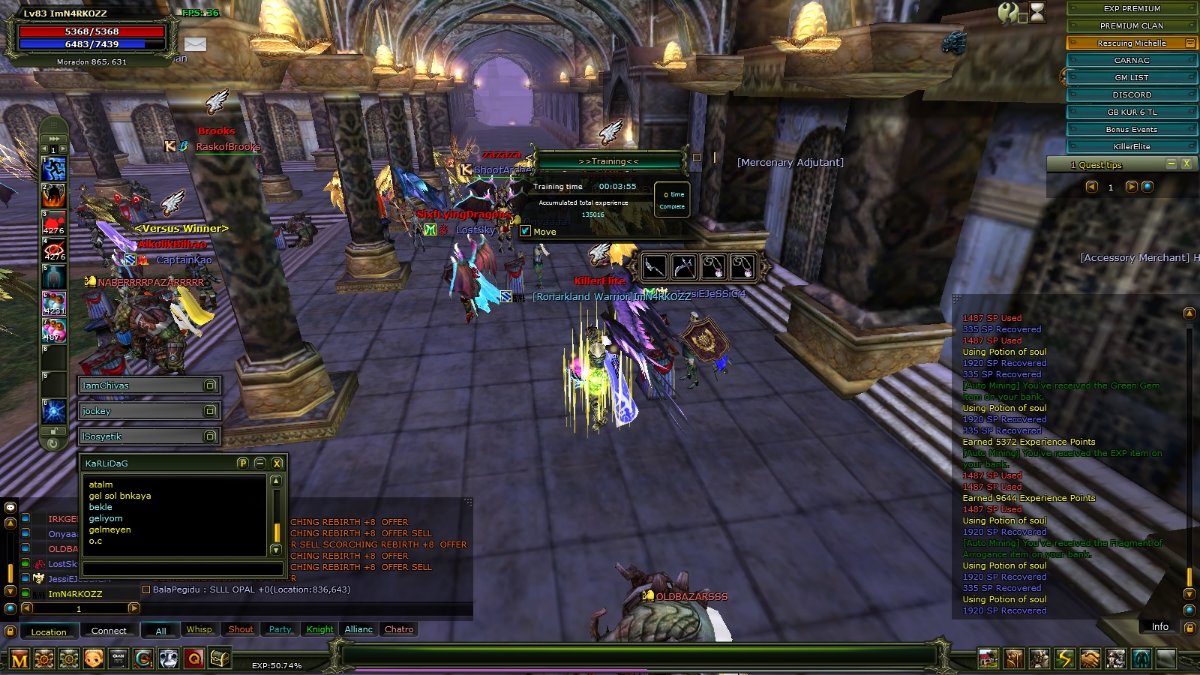
Task: Close the KaRLiDaG chat window
Action: 277,463
